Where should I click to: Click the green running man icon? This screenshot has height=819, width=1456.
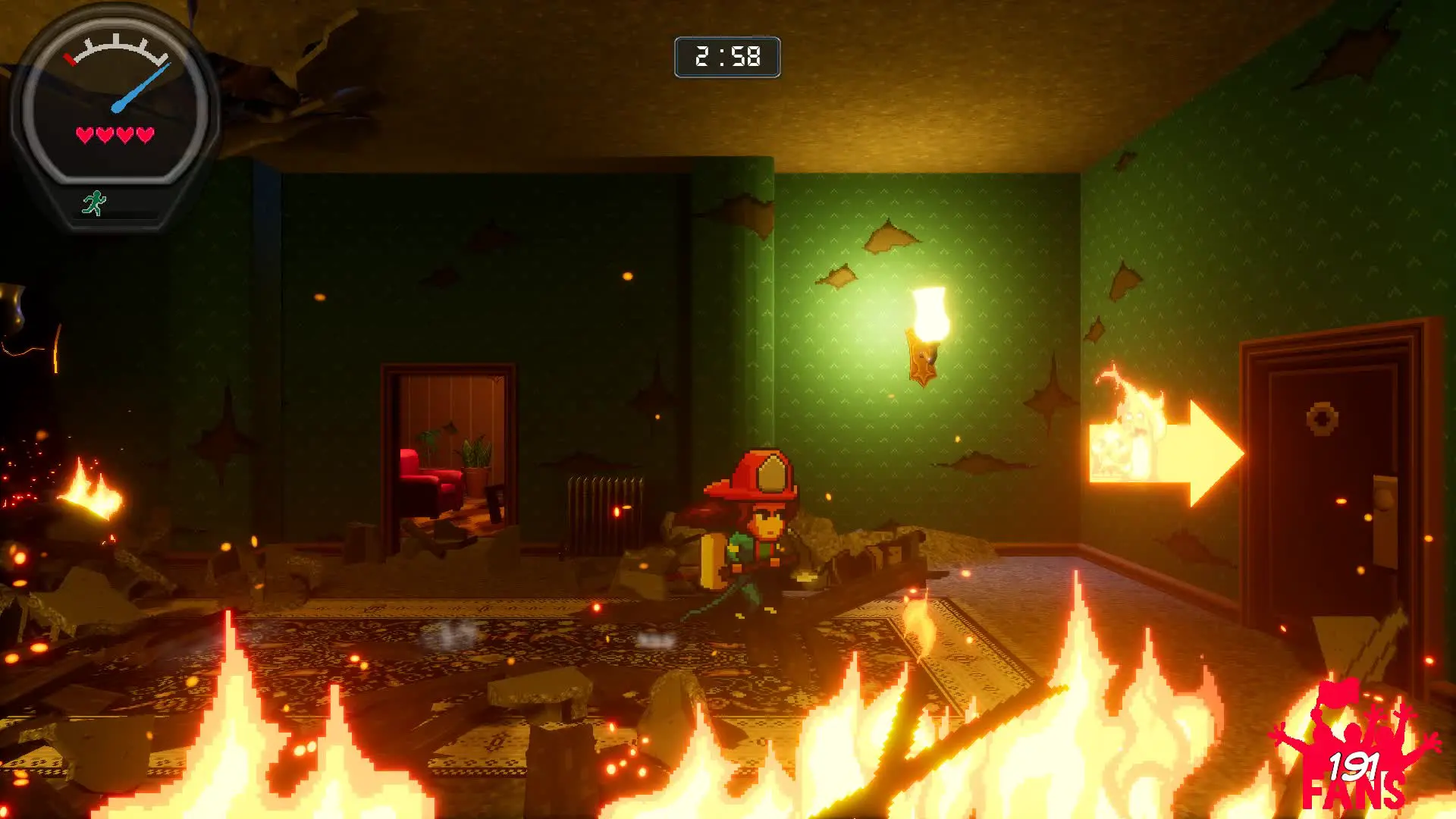point(94,203)
